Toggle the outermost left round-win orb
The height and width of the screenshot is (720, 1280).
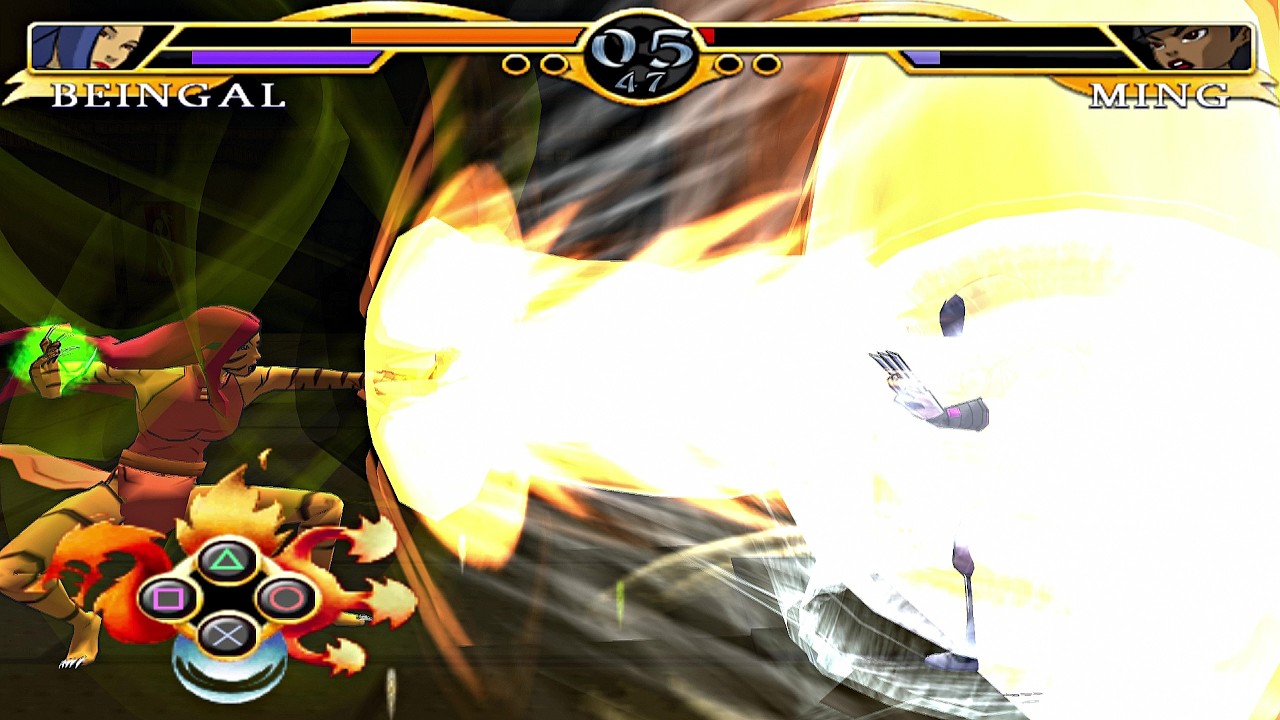point(515,62)
